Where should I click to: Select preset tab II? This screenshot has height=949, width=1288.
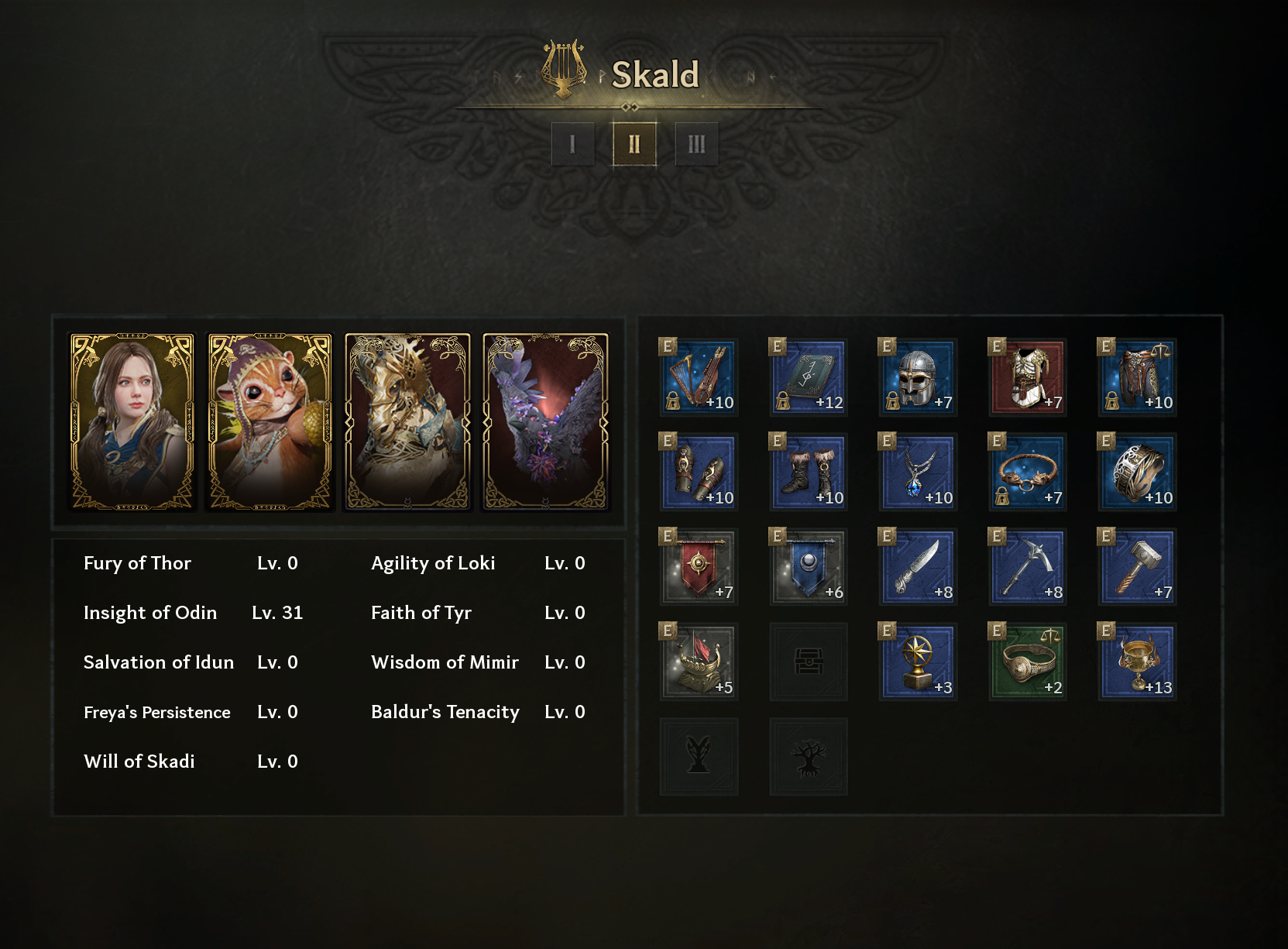pos(634,144)
